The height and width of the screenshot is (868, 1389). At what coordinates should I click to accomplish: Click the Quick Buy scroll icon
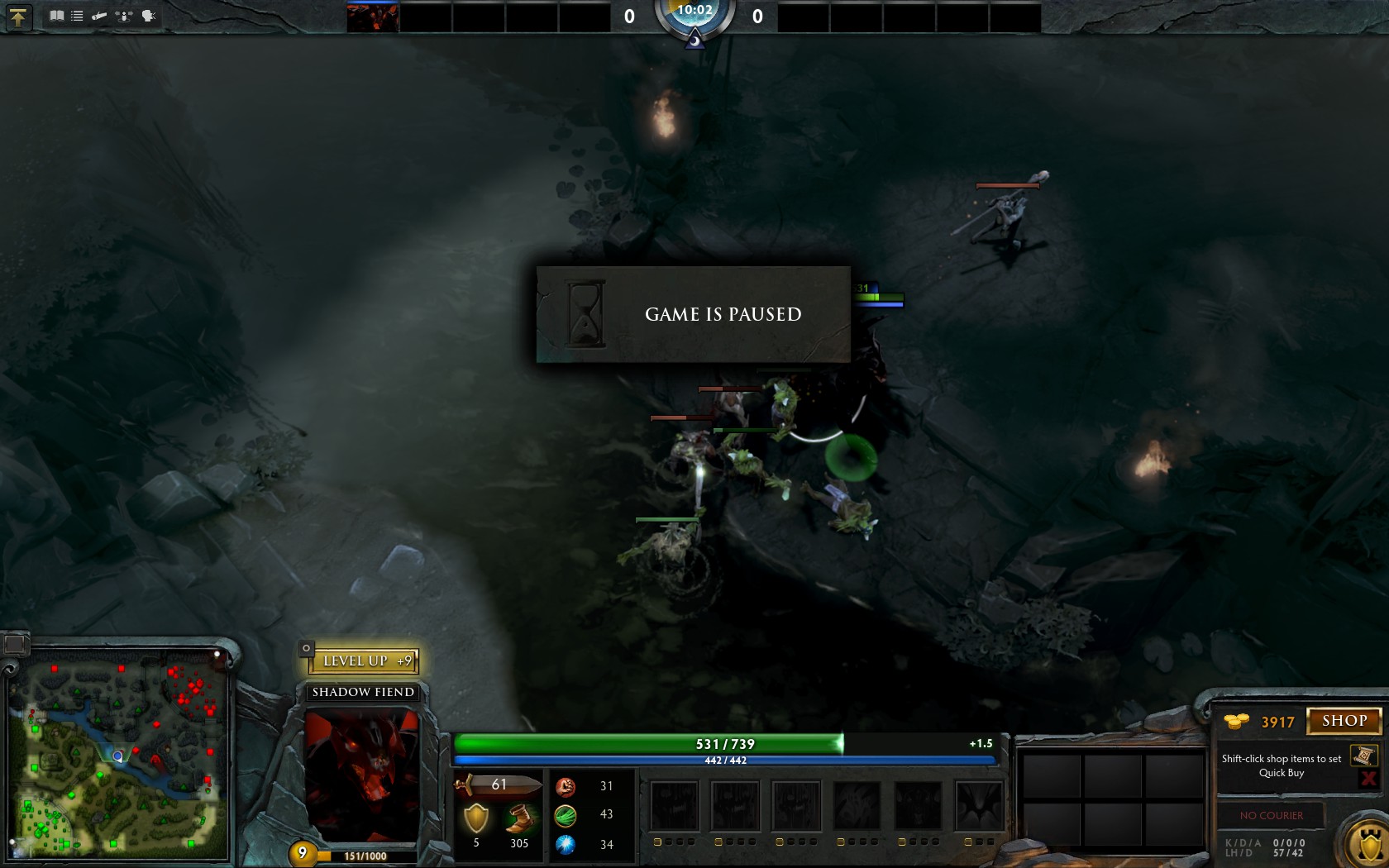tap(1363, 756)
